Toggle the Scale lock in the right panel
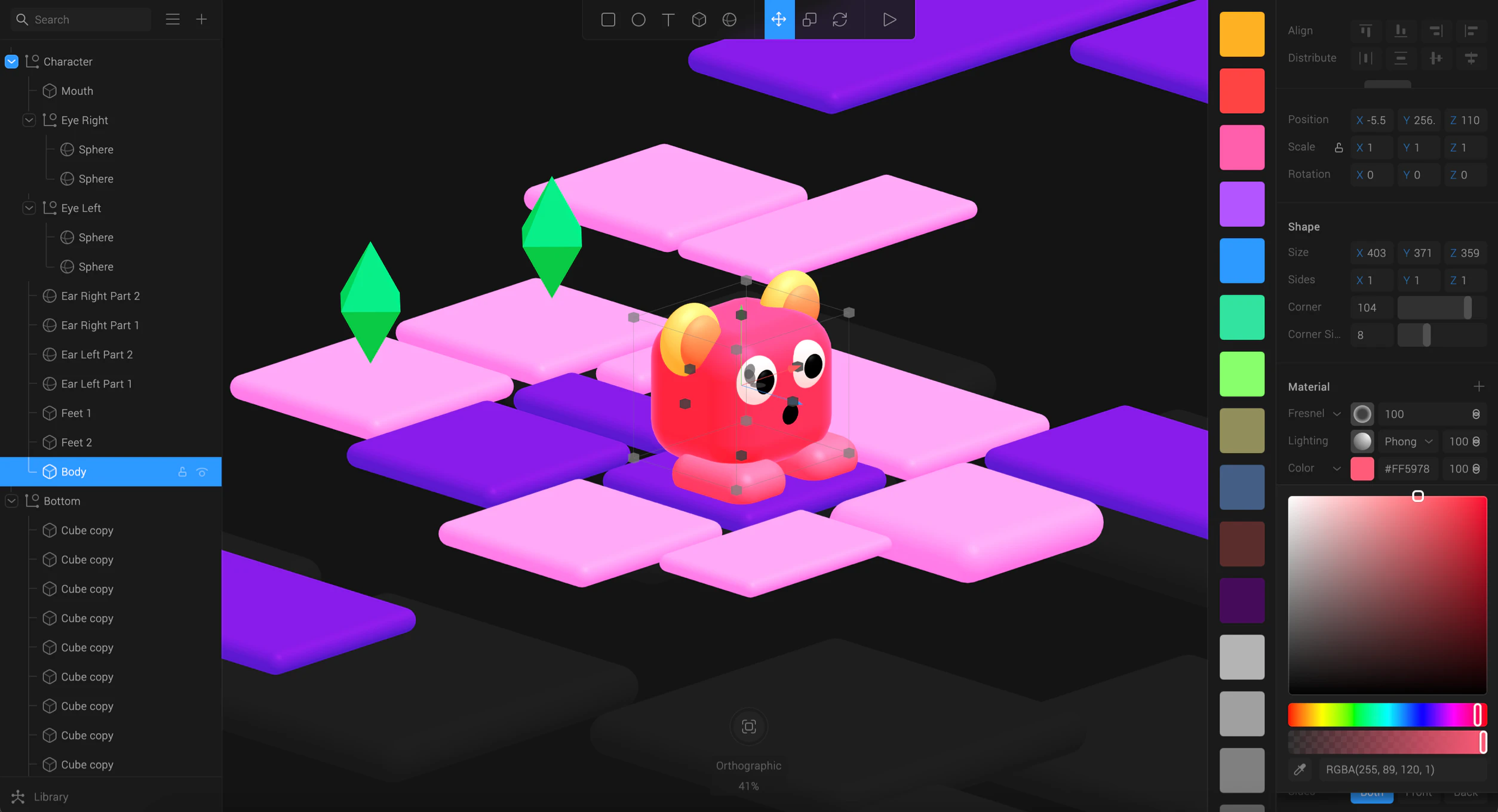The height and width of the screenshot is (812, 1498). pyautogui.click(x=1339, y=147)
